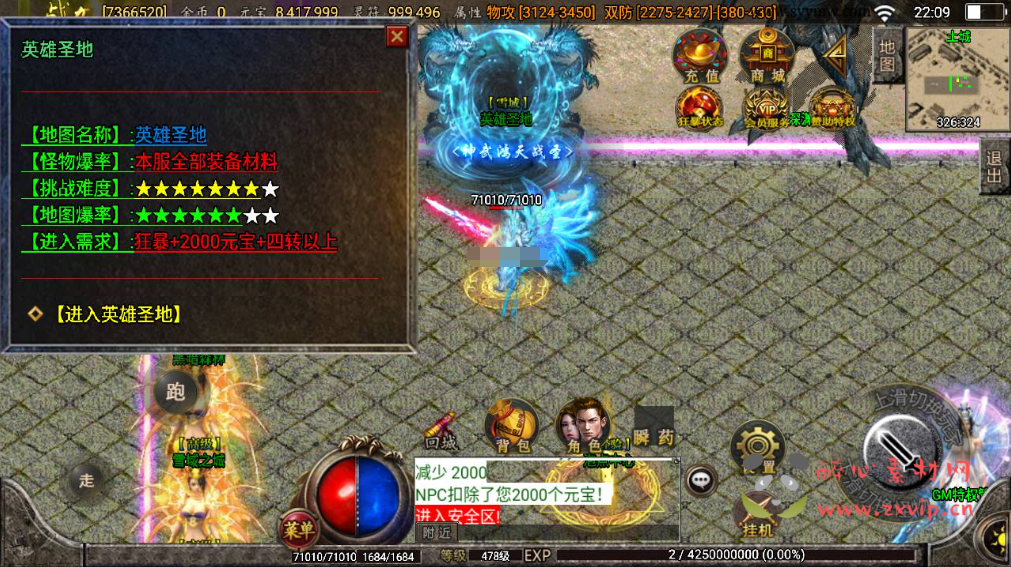The height and width of the screenshot is (567, 1011).
Task: Open the 角色 character sheet
Action: point(585,427)
